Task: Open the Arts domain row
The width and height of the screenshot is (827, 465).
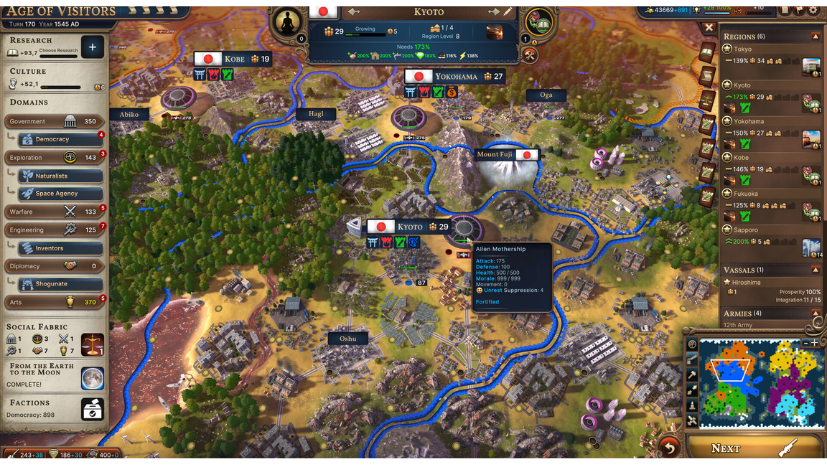Action: tap(56, 301)
